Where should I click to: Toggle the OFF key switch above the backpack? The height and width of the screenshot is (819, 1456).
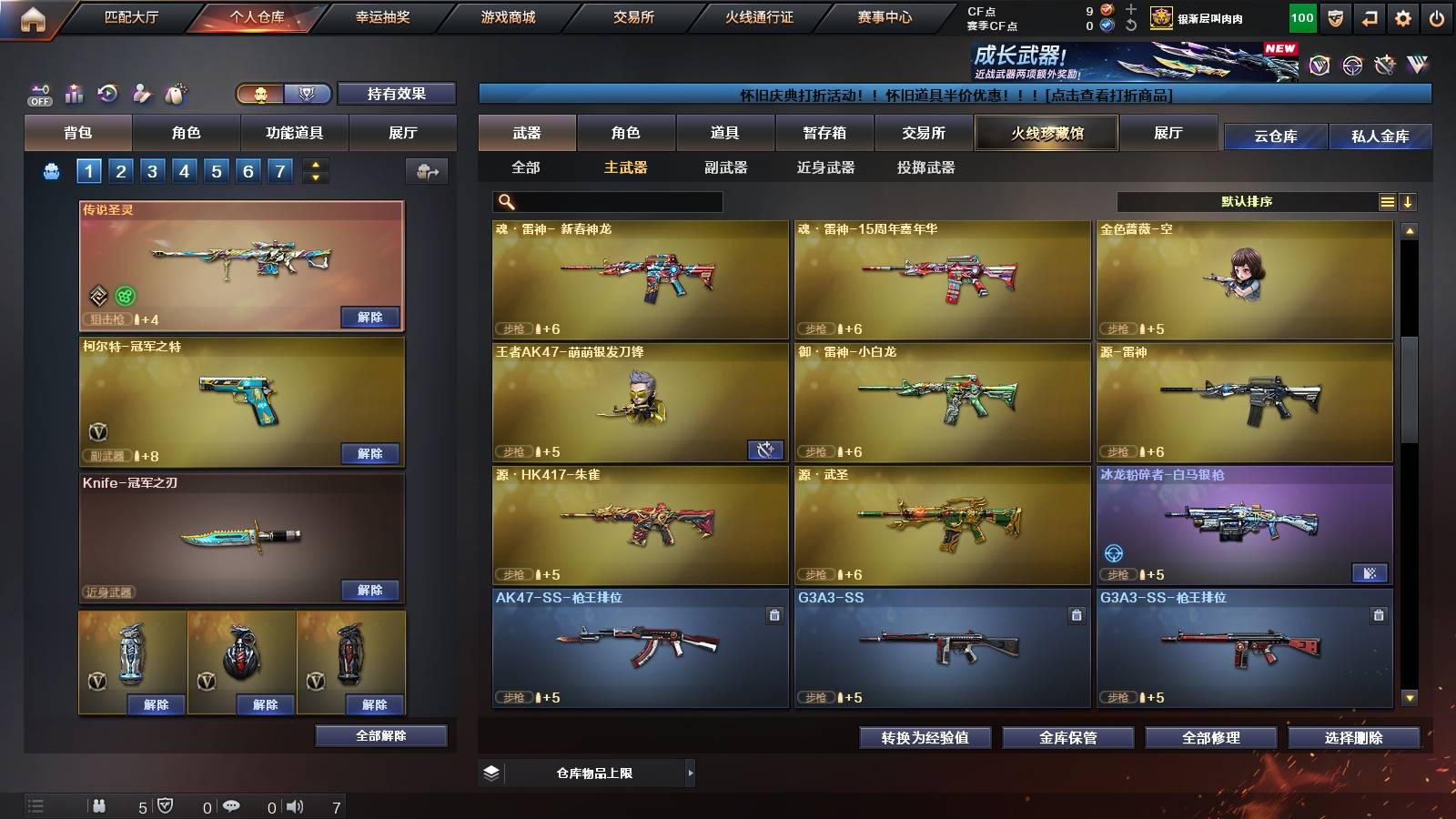click(x=37, y=94)
